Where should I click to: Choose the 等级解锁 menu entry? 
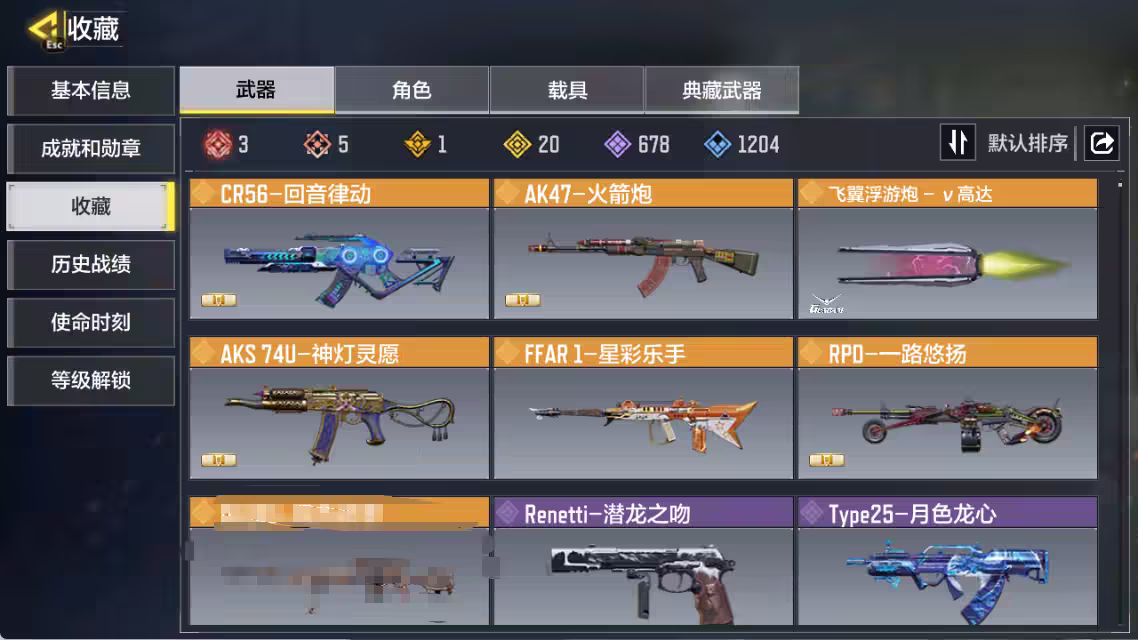coord(91,381)
